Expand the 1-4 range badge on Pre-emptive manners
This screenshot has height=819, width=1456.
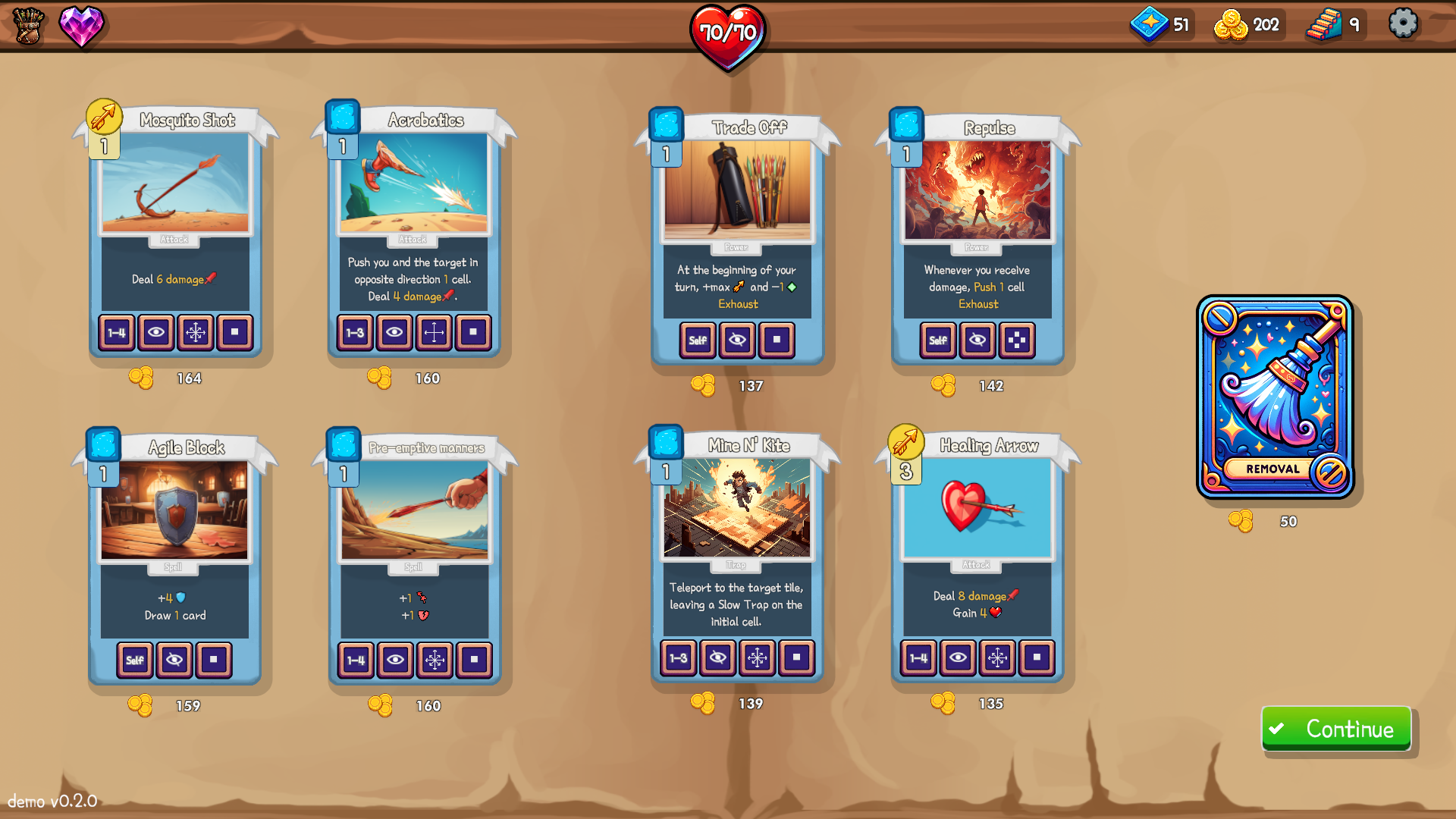pos(355,660)
